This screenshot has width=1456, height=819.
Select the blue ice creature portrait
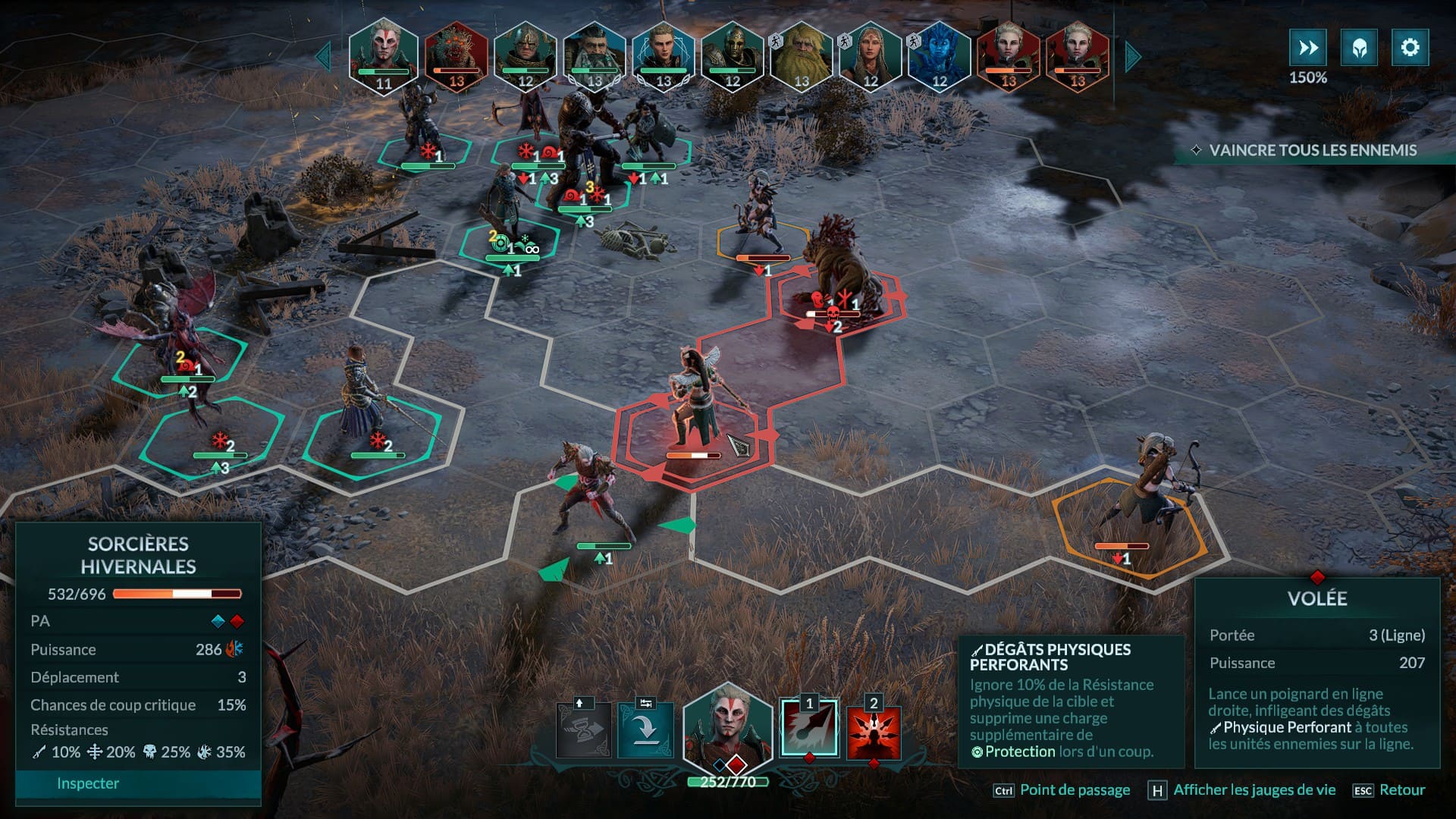point(939,56)
